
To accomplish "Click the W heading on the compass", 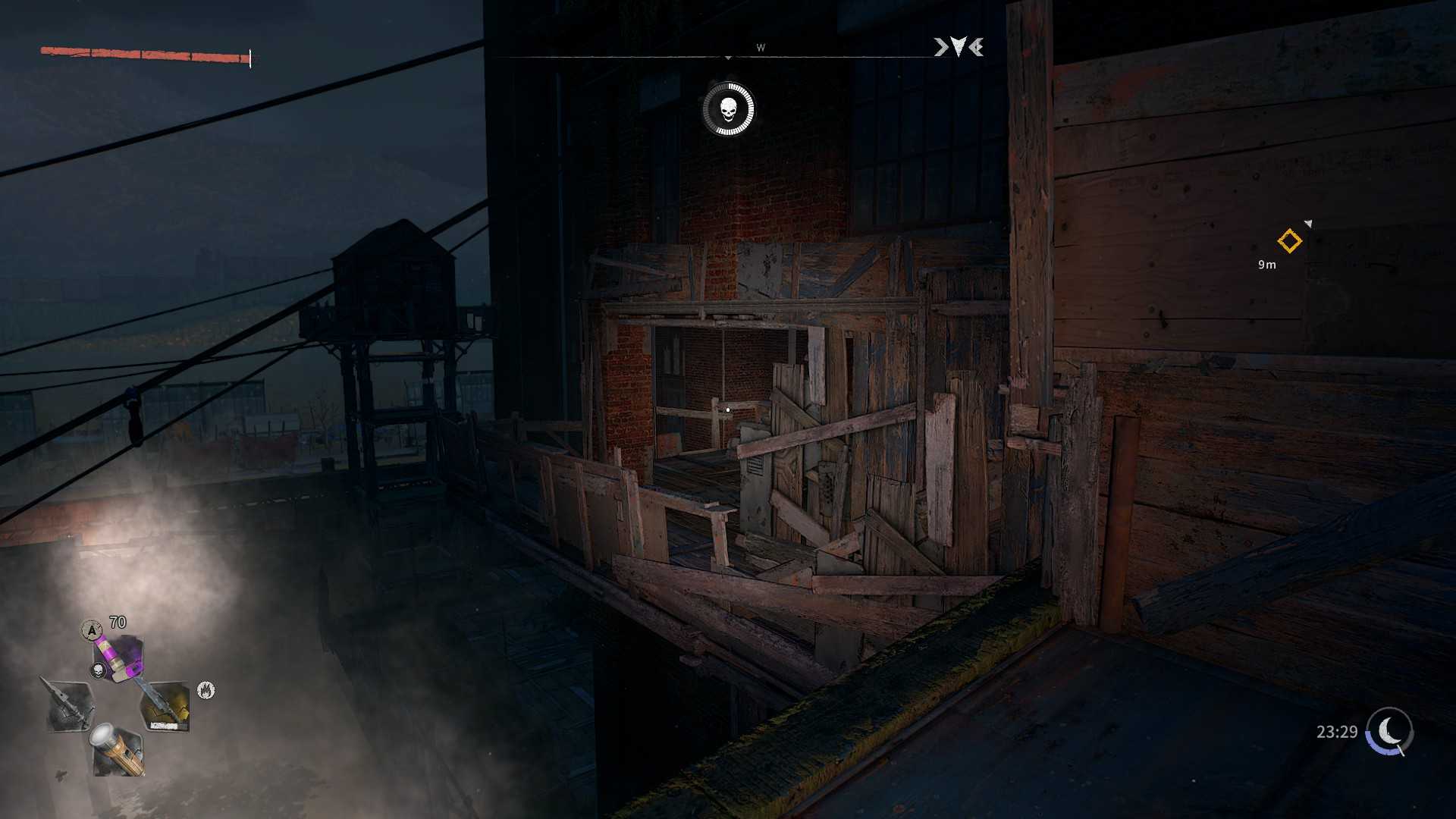I will [x=761, y=48].
